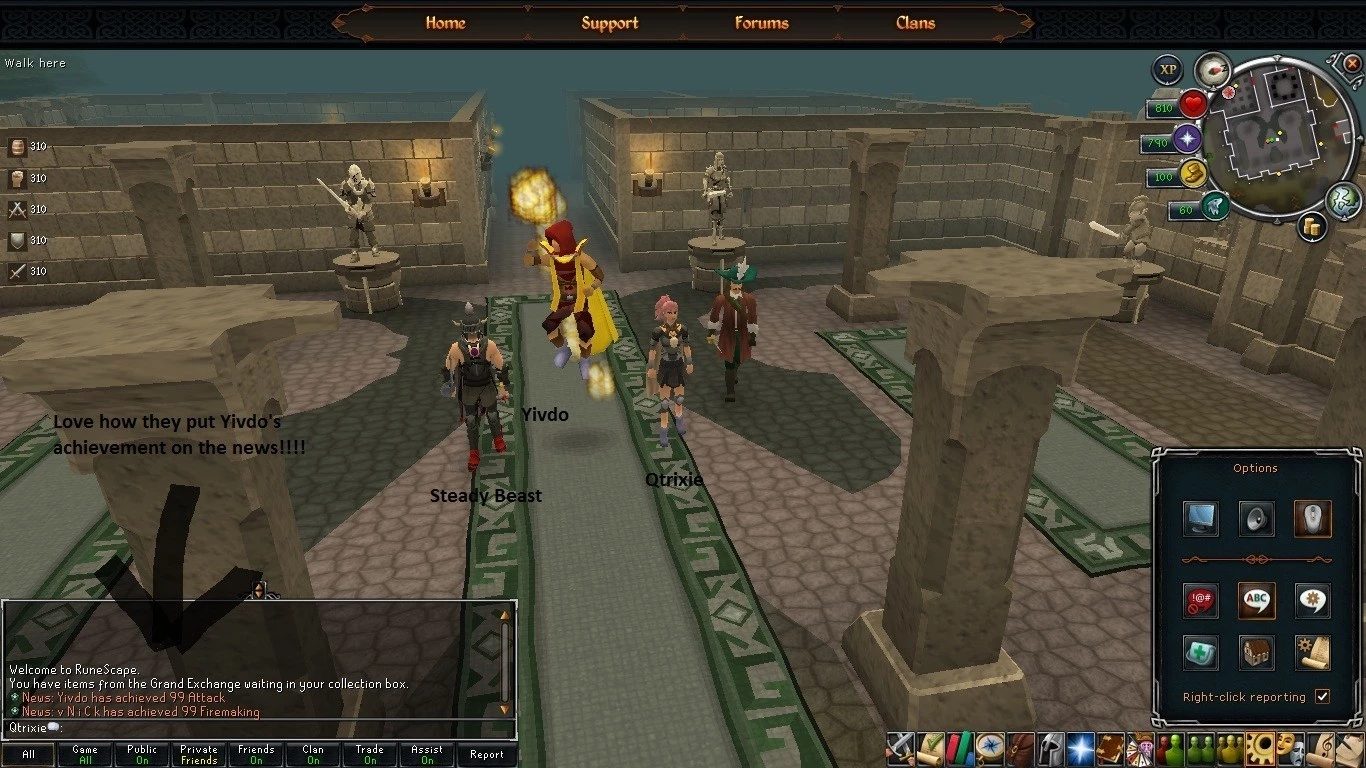The height and width of the screenshot is (768, 1366).
Task: Open graphics settings with the monitor icon
Action: (x=1199, y=519)
